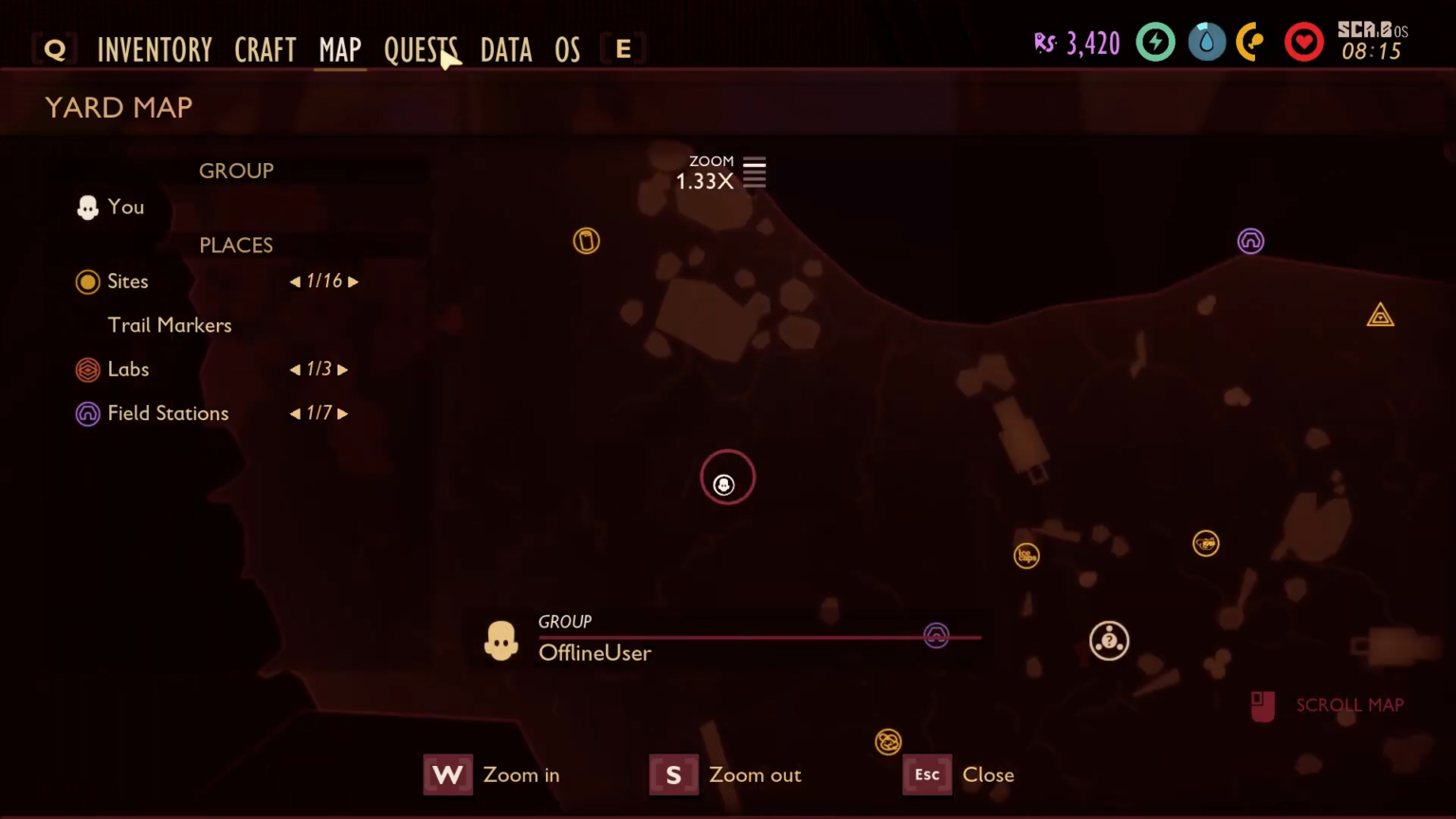Screen dimensions: 1456x819
Task: Click the Labs icon in the Places panel
Action: (87, 370)
